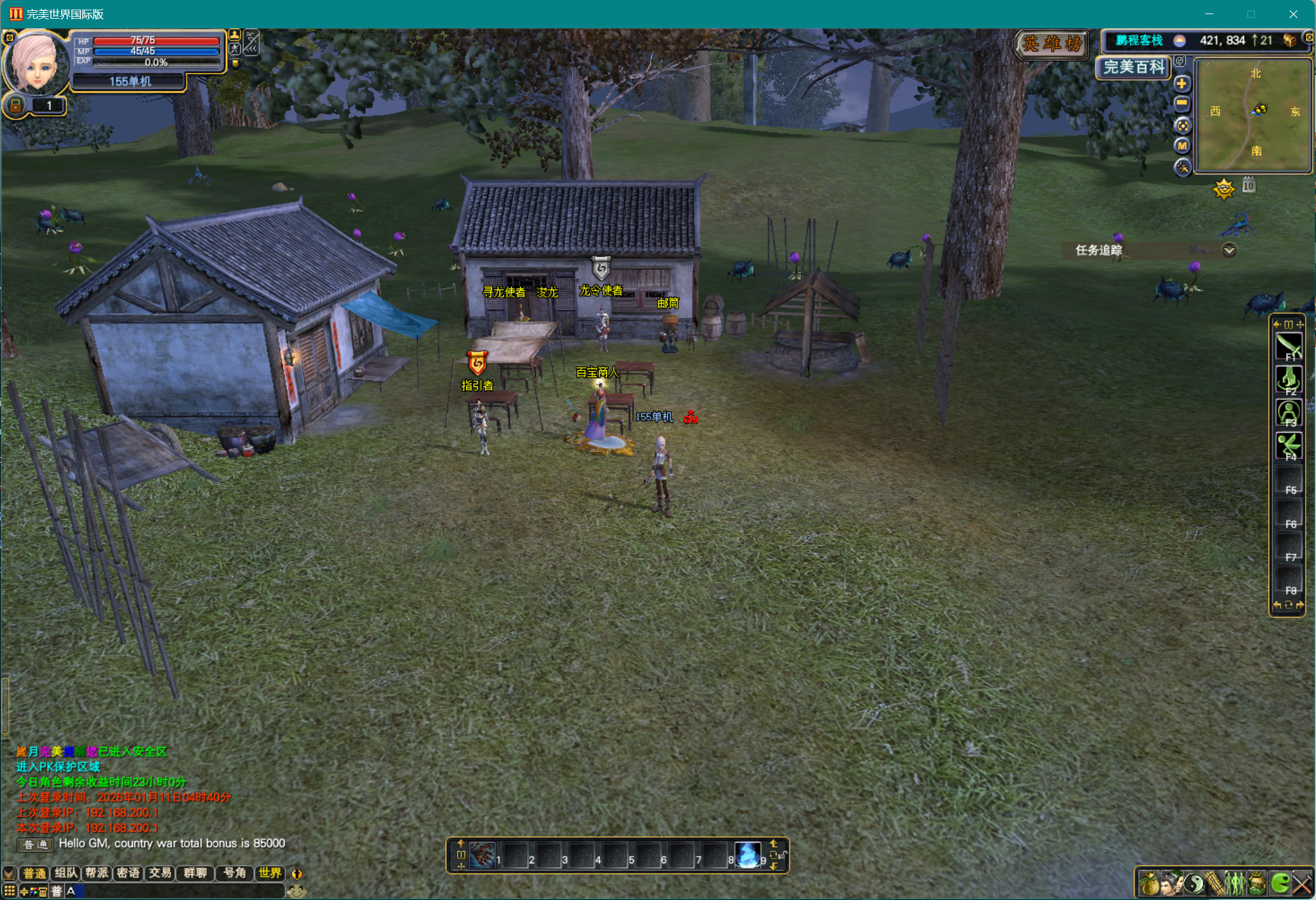Click the chat text input box
1316x900 pixels.
[180, 891]
